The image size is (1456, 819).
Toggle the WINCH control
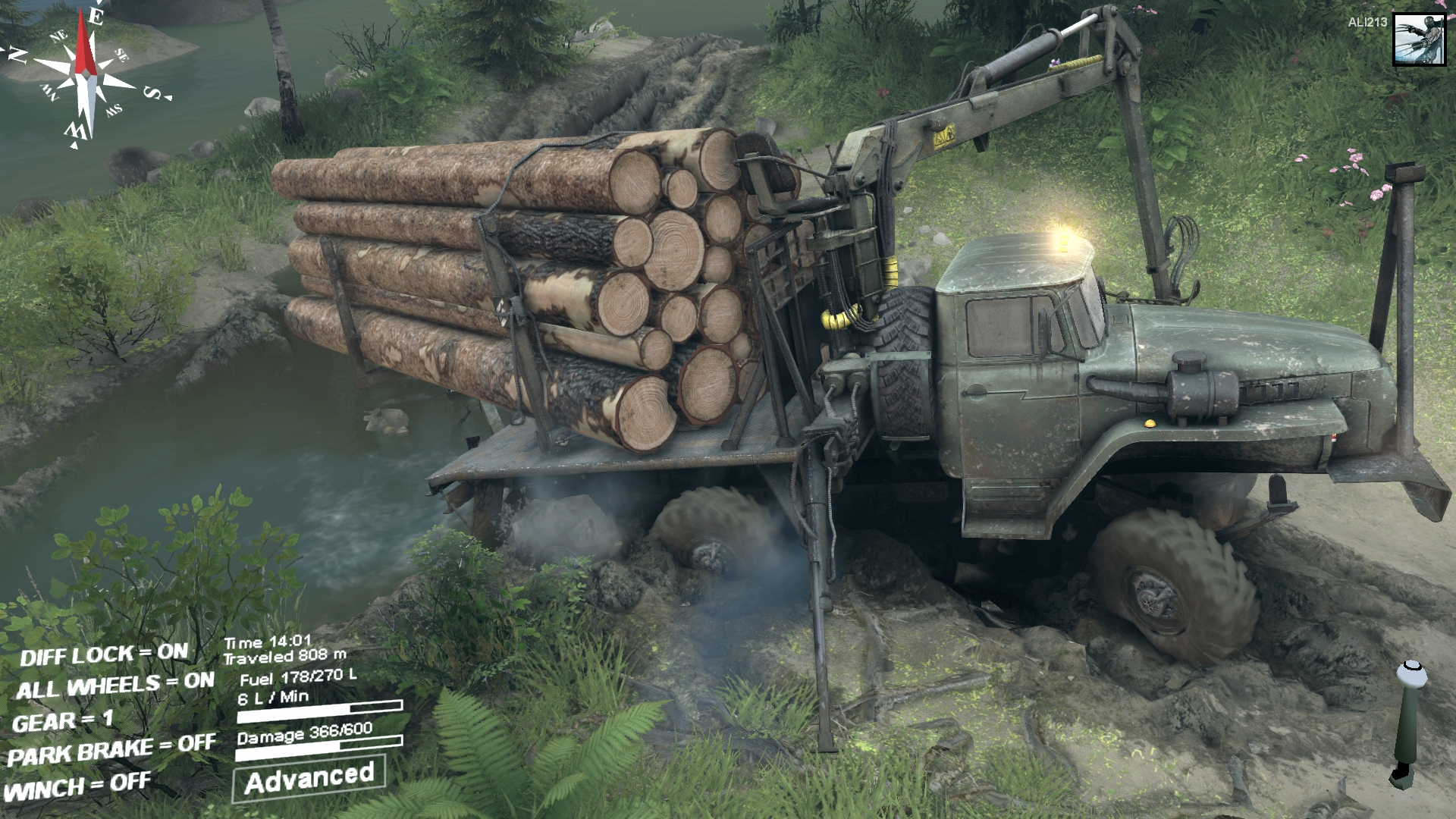77,787
